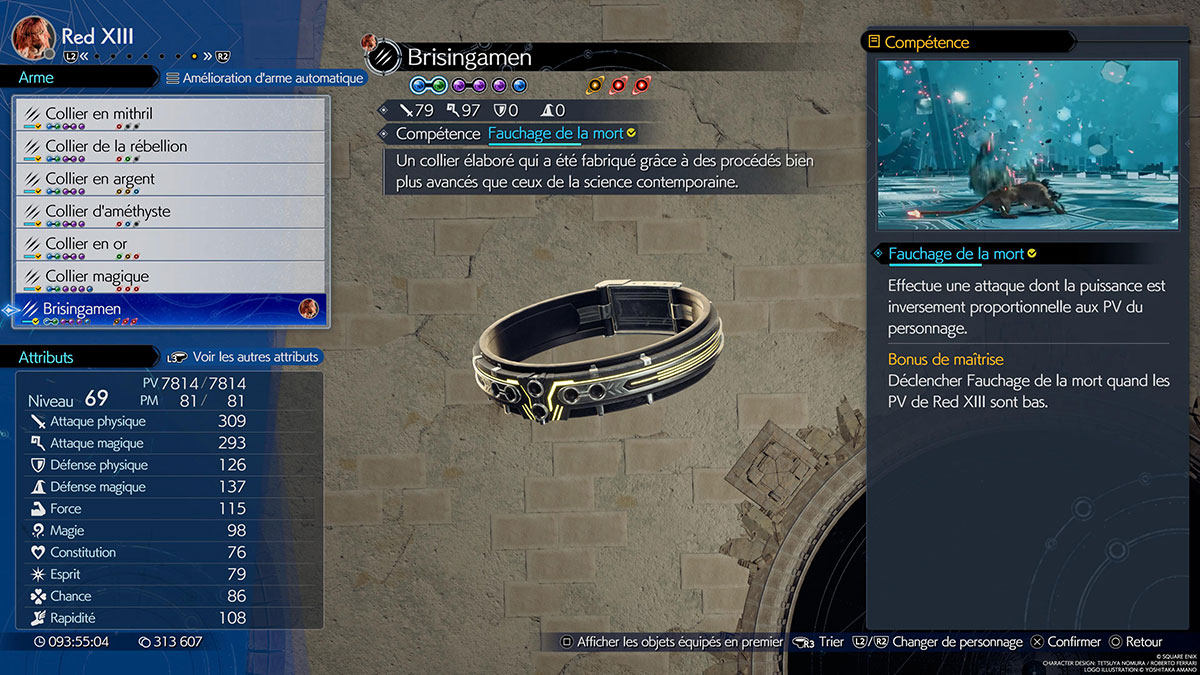View the Fauchage de la mort skill preview
This screenshot has width=1200, height=675.
[1028, 145]
